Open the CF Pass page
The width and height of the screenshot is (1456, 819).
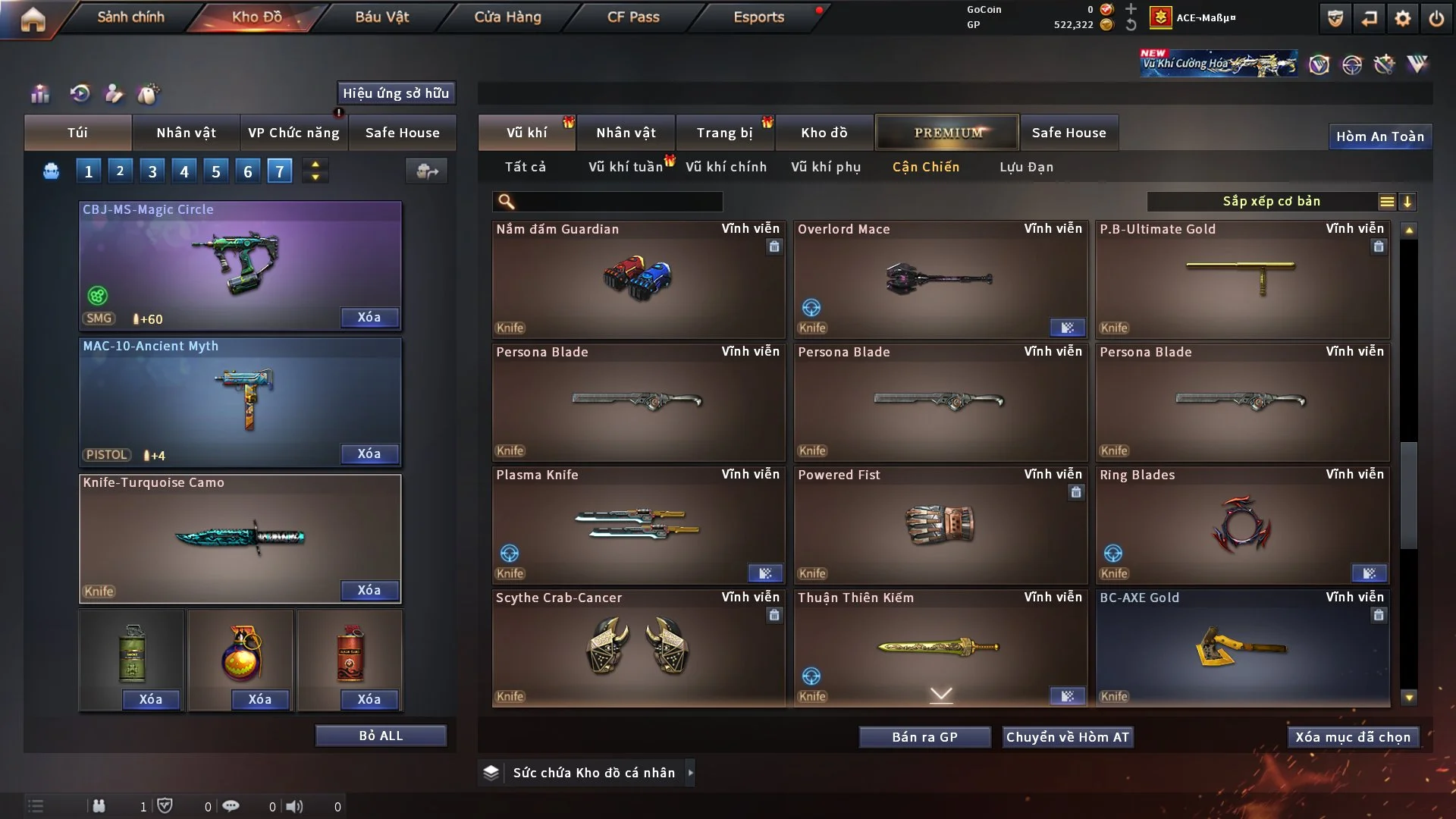pos(633,17)
